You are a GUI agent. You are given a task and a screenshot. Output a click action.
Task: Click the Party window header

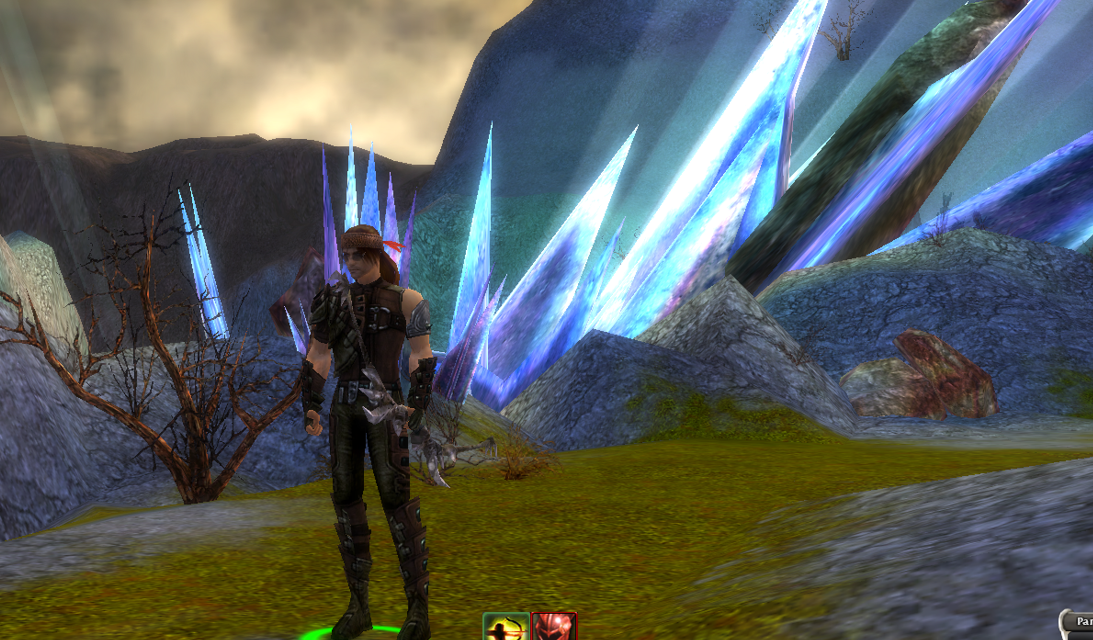pyautogui.click(x=1080, y=622)
